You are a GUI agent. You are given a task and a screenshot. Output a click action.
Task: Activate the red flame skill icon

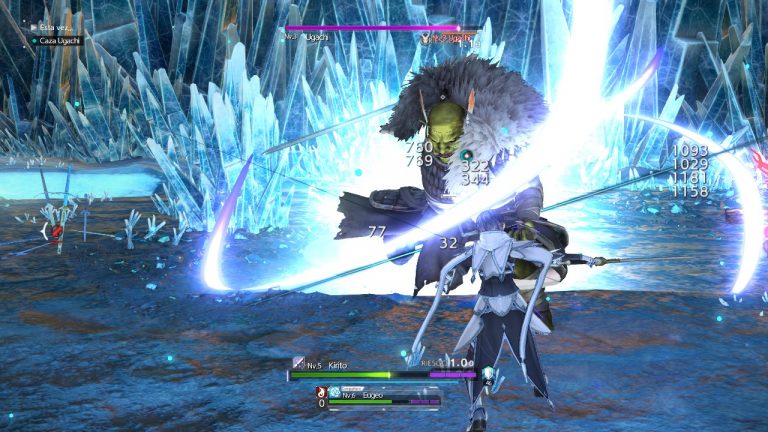321,391
